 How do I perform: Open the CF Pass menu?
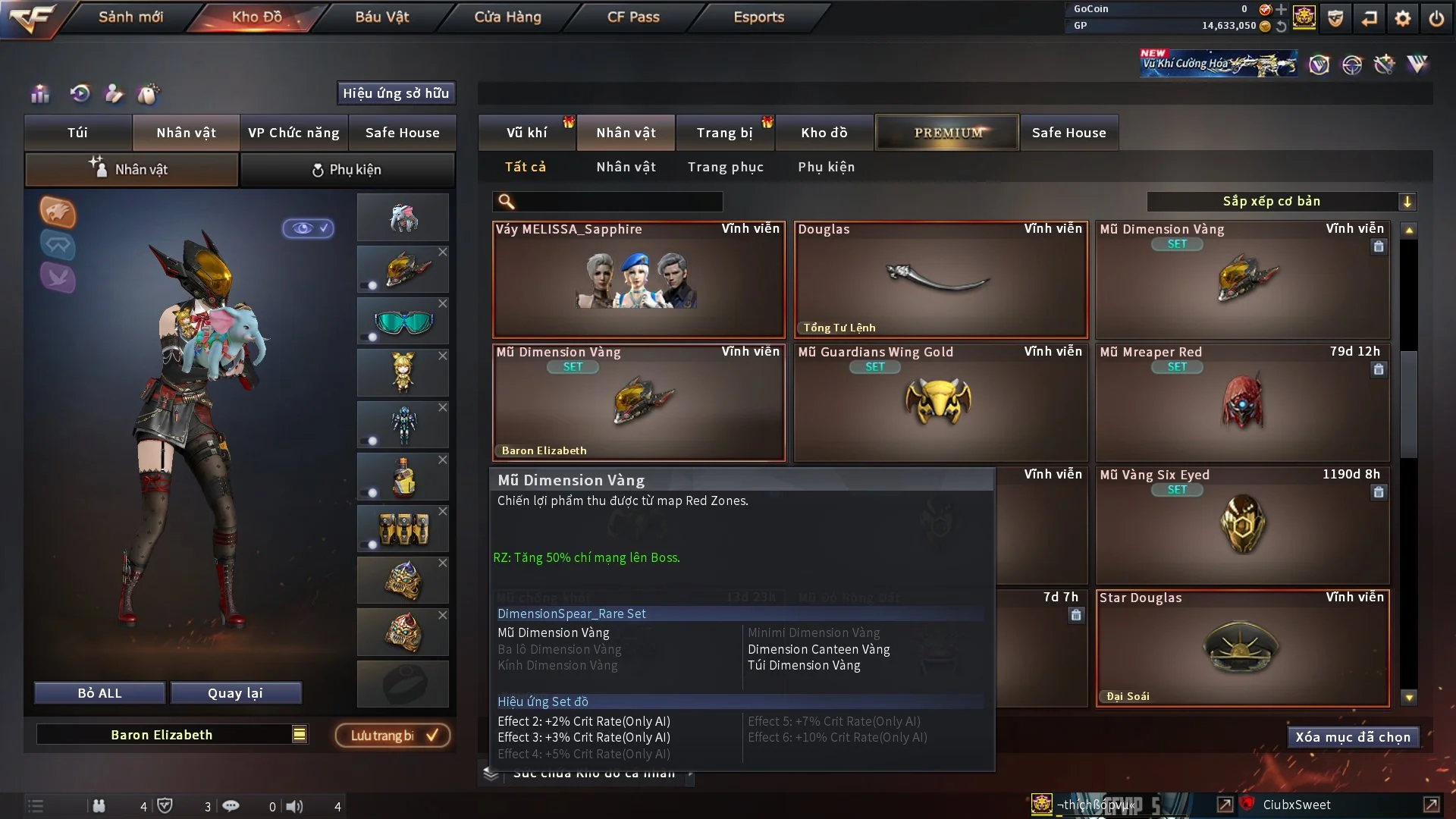pos(633,17)
